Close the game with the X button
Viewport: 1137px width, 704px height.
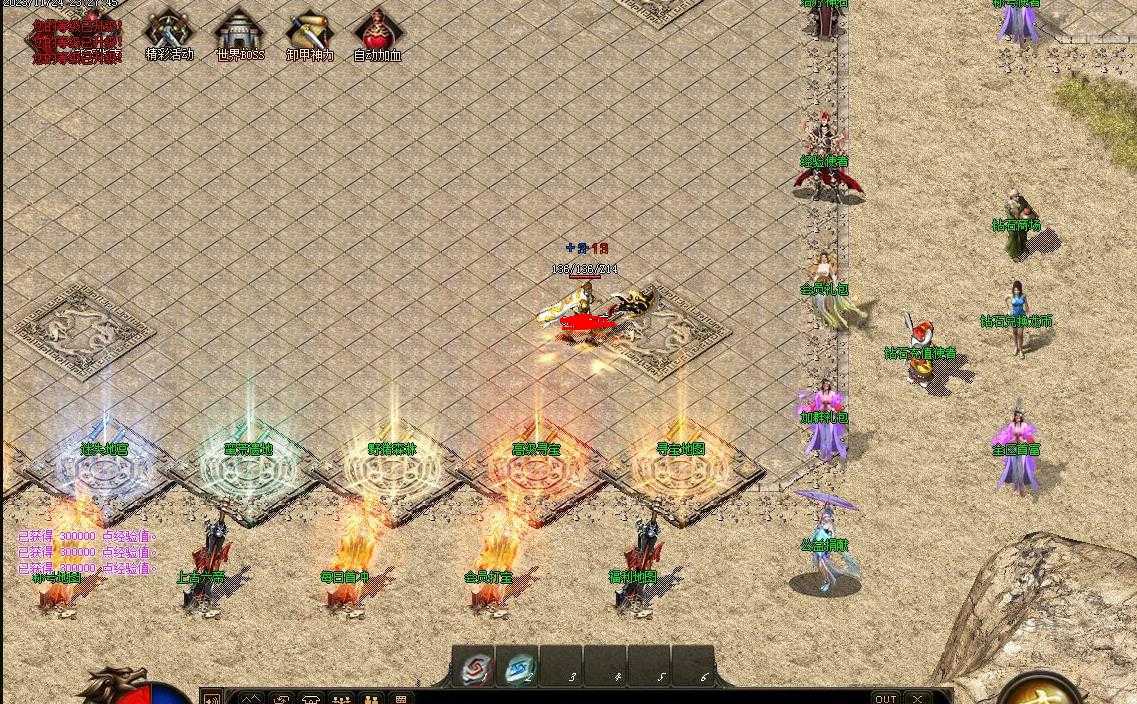(917, 698)
